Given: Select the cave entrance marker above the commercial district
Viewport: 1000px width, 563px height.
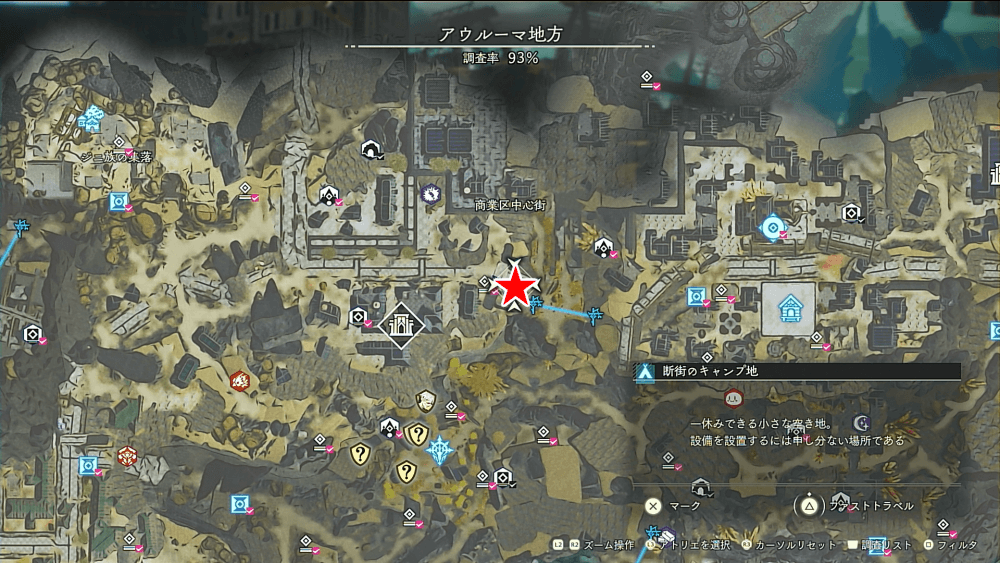Looking at the screenshot, I should [370, 150].
